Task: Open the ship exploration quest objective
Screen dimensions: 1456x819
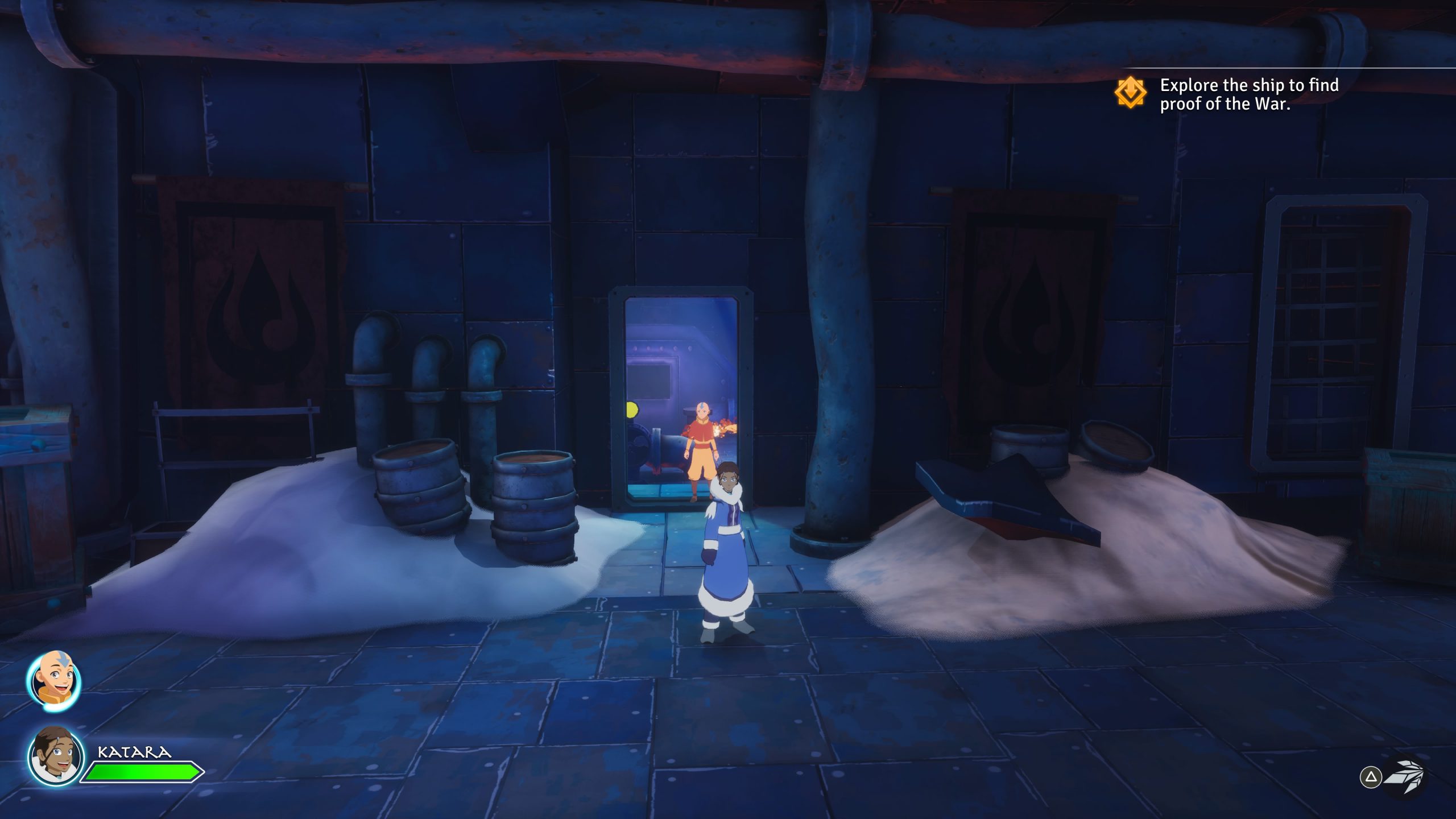Action: pyautogui.click(x=1248, y=94)
